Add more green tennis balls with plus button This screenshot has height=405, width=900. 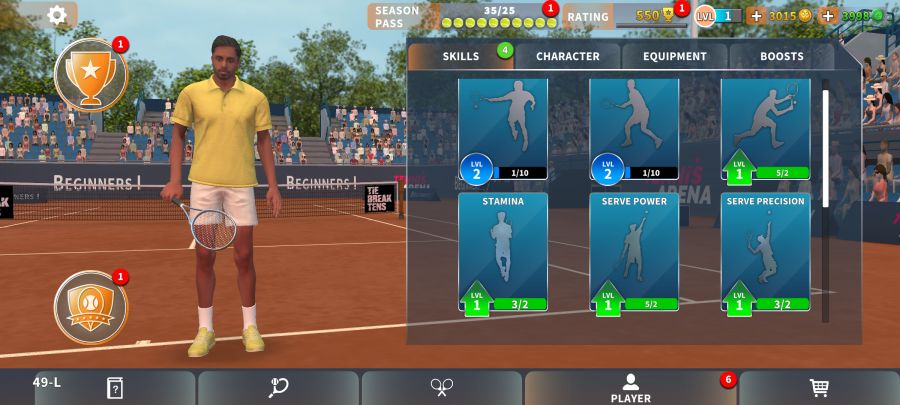pyautogui.click(x=827, y=16)
